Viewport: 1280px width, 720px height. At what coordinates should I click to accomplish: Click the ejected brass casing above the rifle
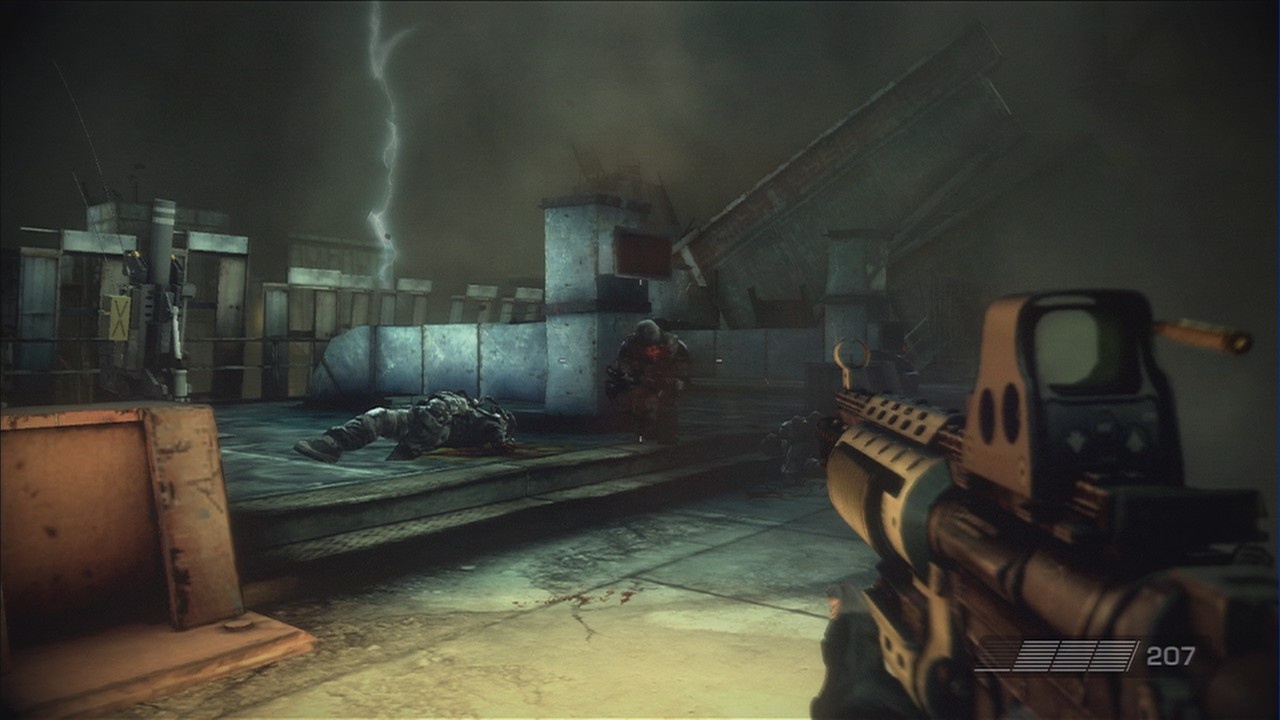1200,337
